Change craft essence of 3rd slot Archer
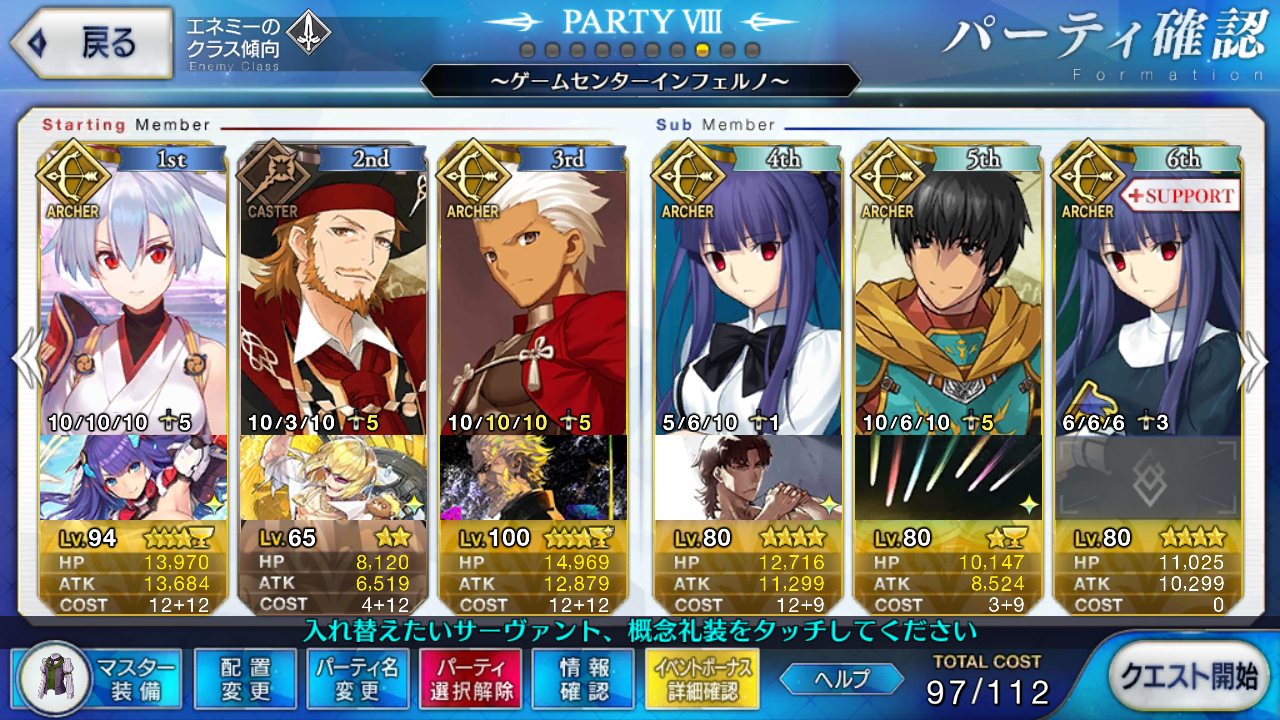The width and height of the screenshot is (1280, 720). [533, 478]
